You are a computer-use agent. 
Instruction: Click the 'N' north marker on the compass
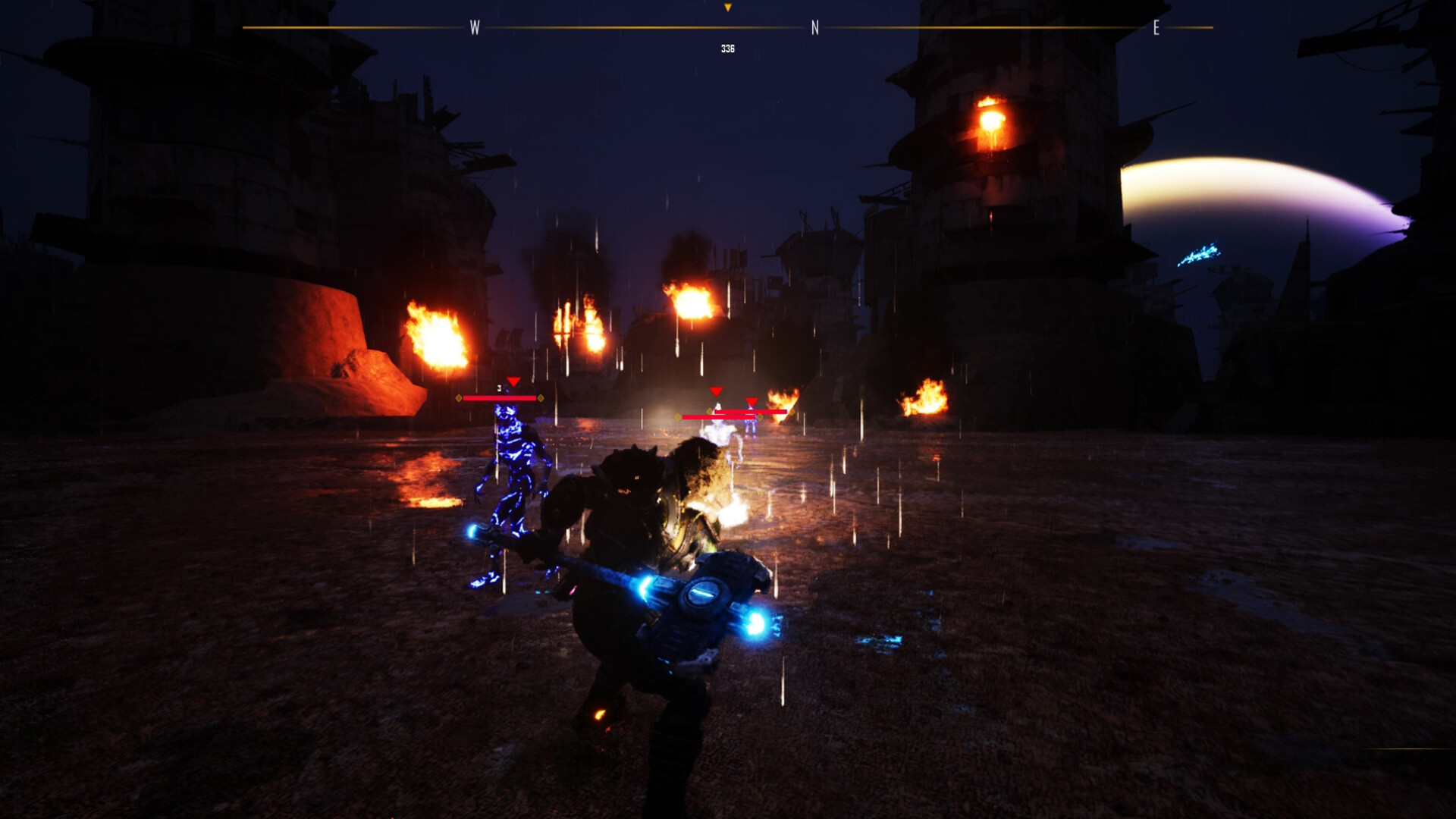(815, 27)
